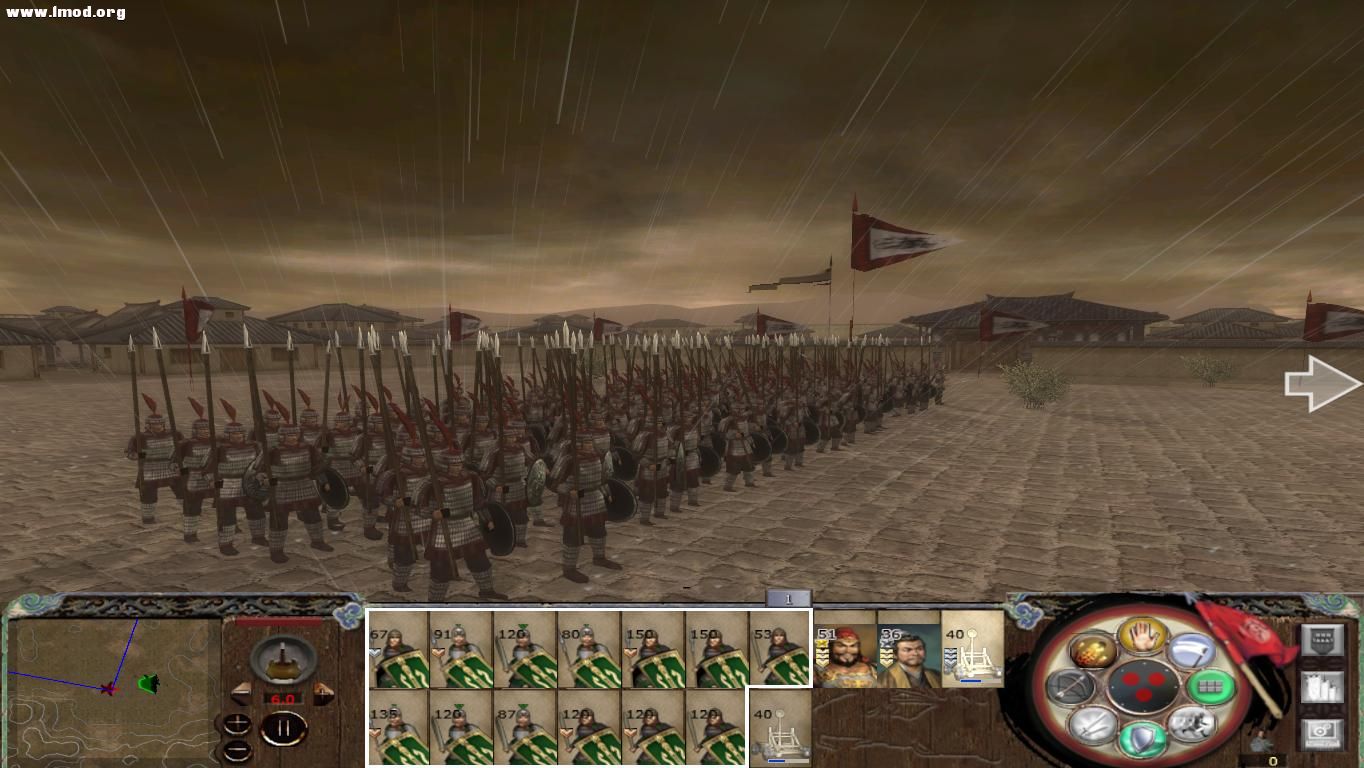Decrease battle speed with left arrow
This screenshot has width=1364, height=768.
point(242,692)
